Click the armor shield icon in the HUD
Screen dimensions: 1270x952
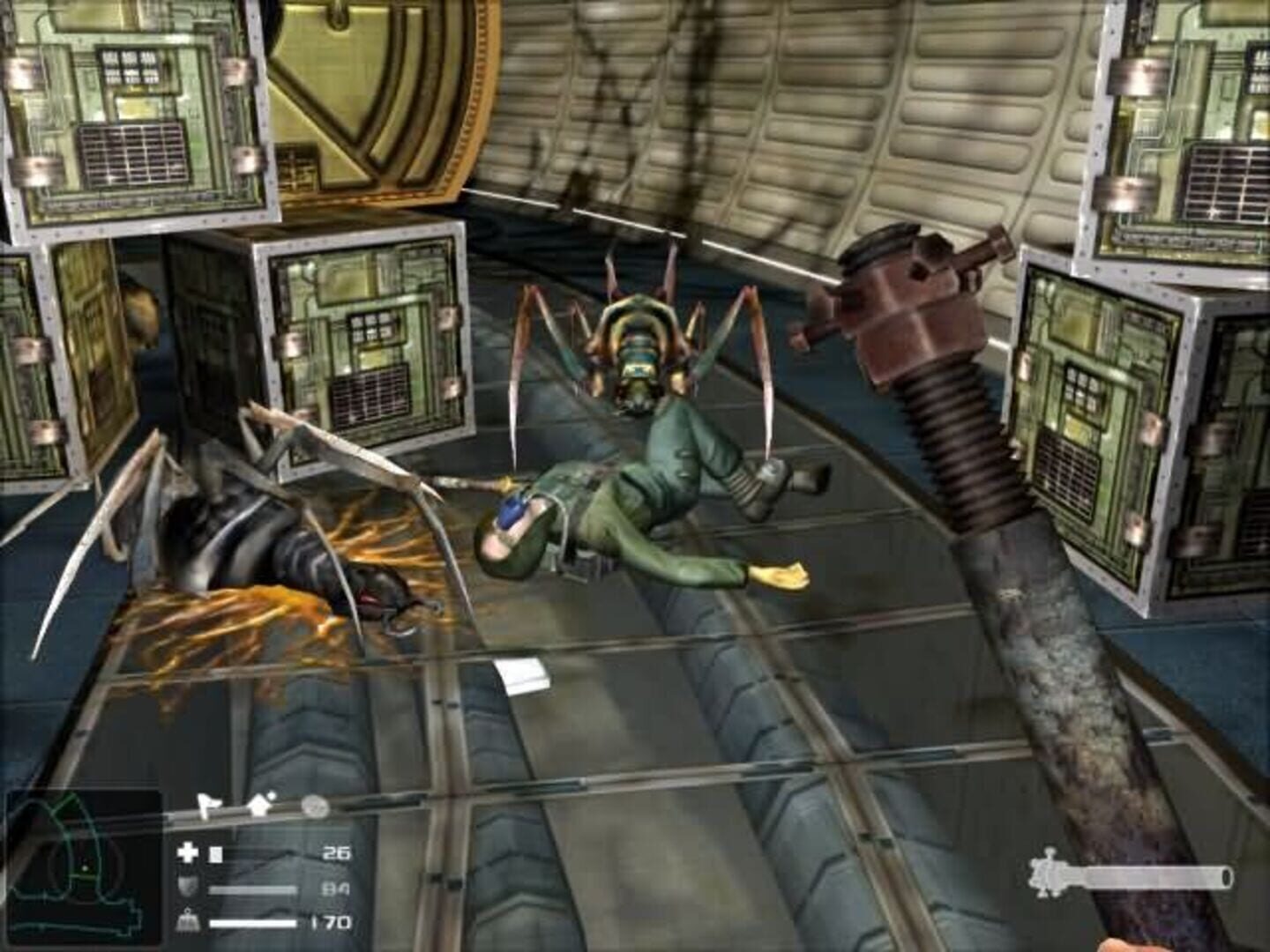(x=188, y=886)
